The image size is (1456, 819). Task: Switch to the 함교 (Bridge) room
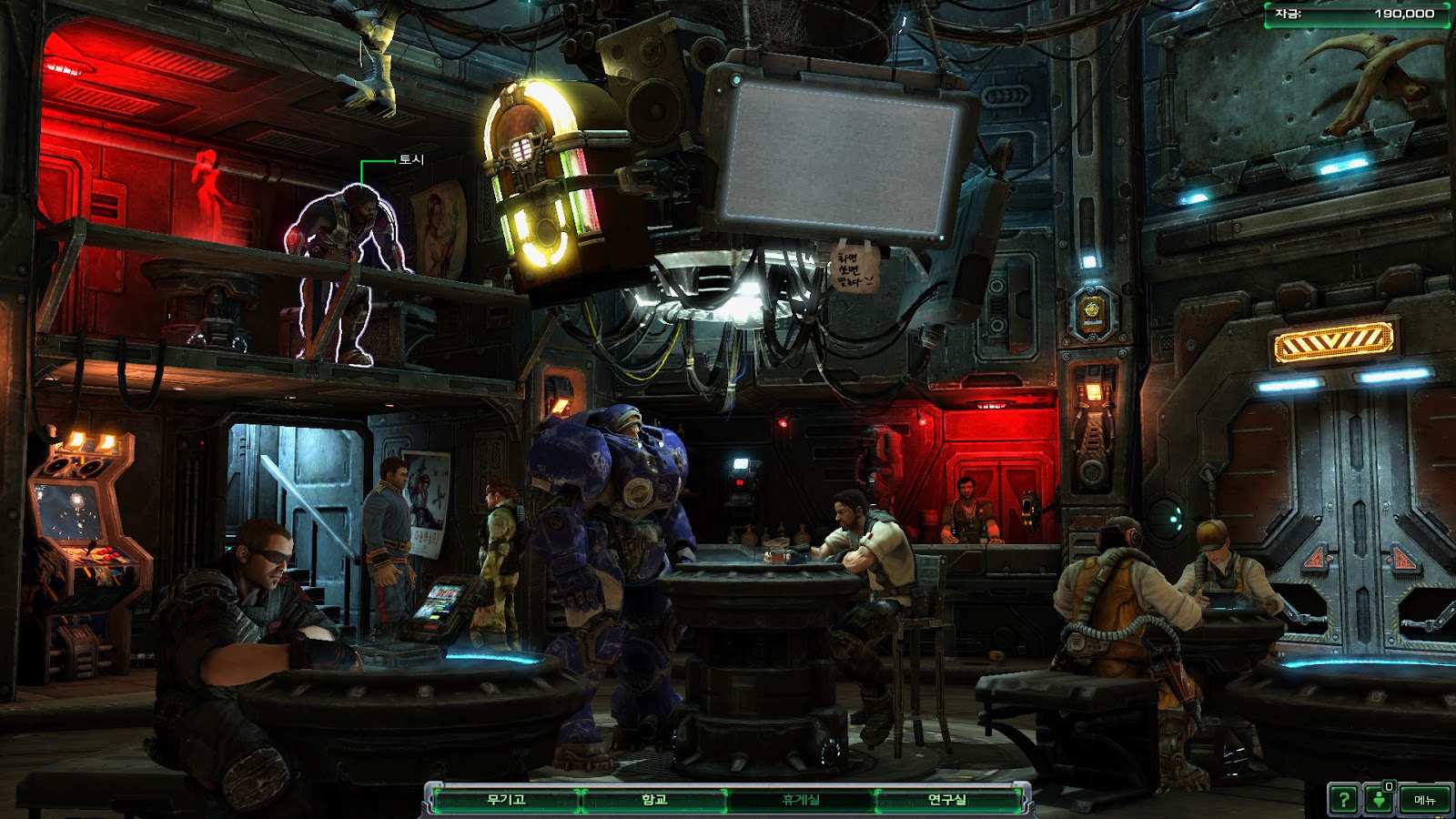654,800
